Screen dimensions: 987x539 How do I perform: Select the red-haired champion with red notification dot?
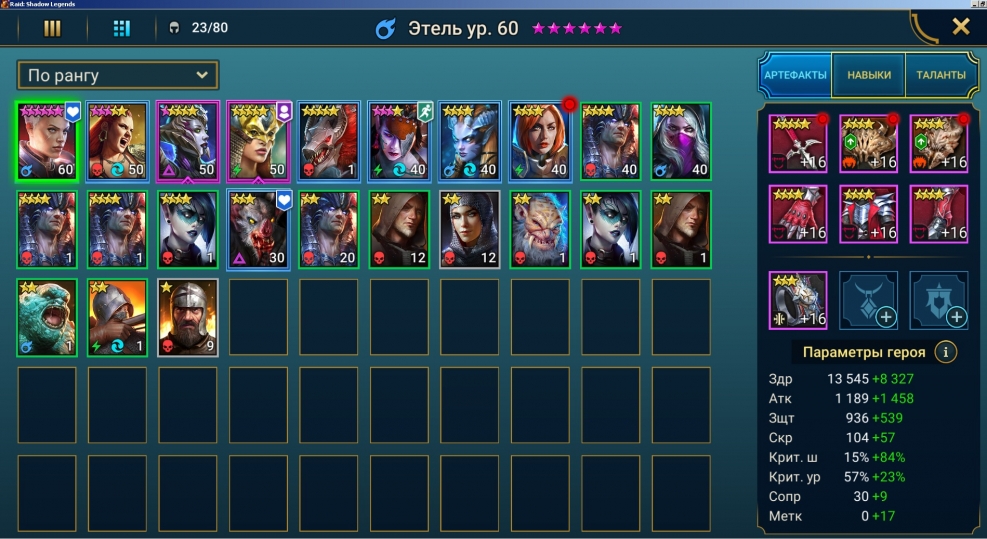coord(540,140)
